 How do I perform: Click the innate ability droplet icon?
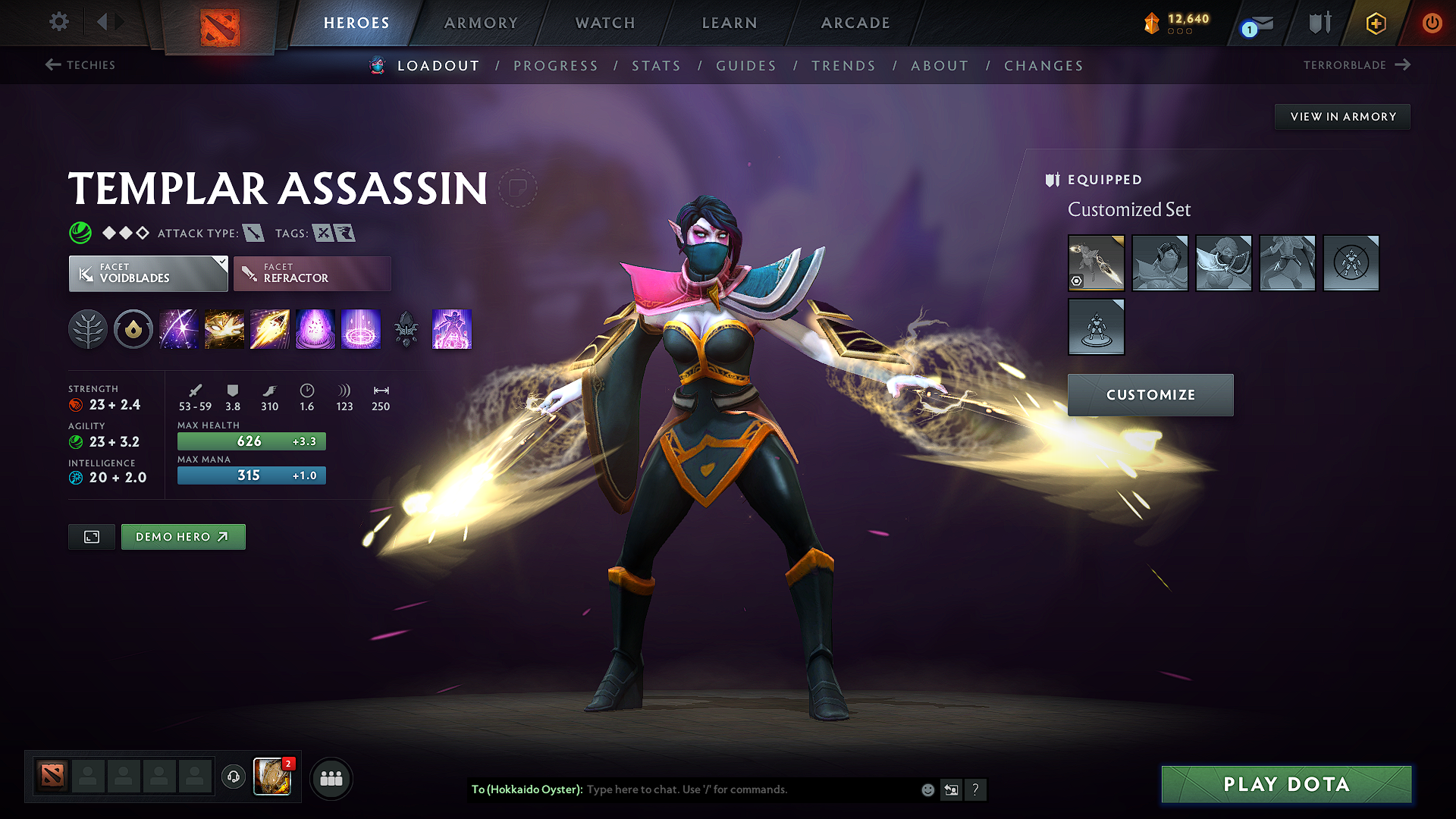click(x=133, y=329)
